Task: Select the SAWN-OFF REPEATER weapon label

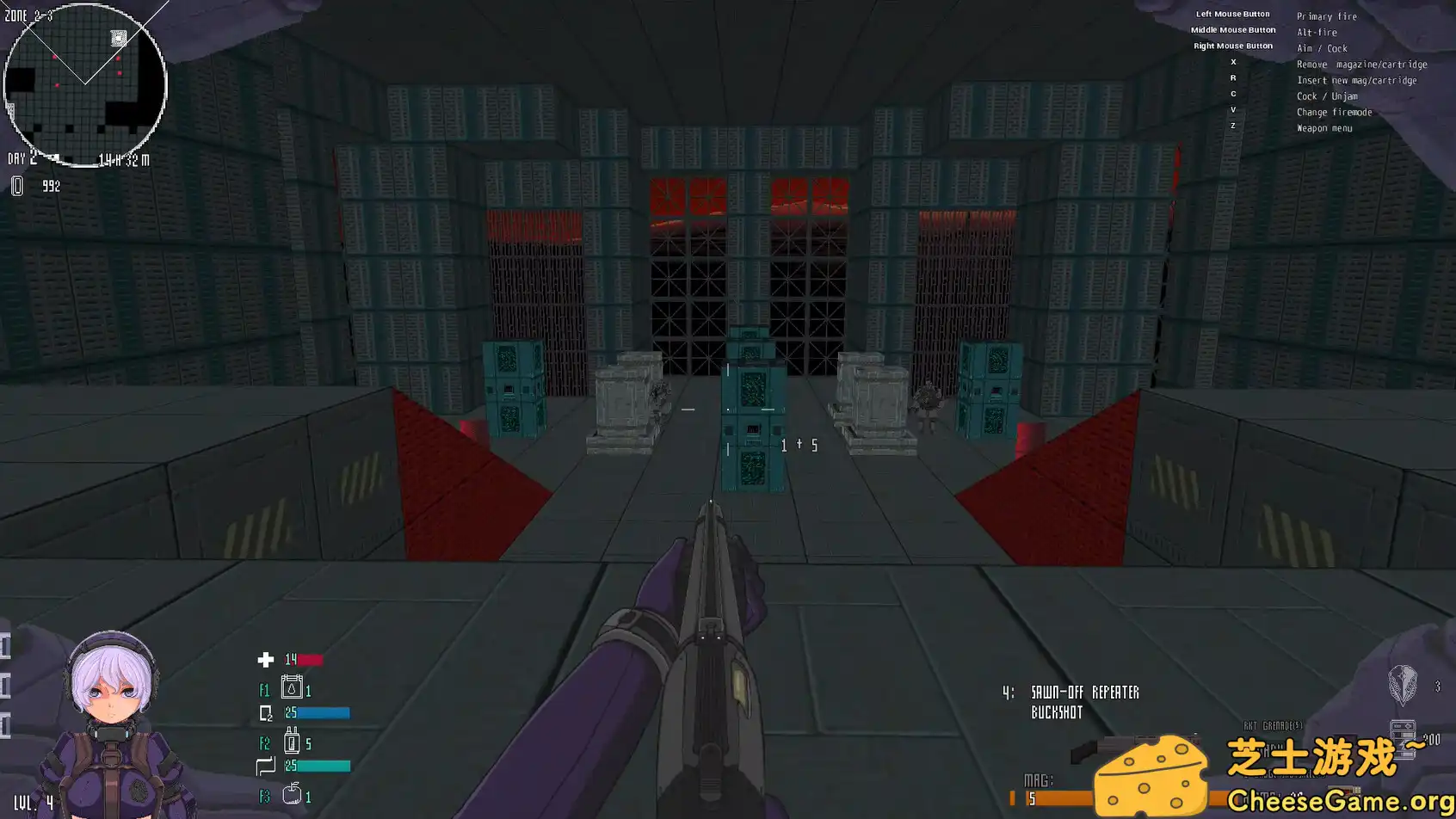Action: click(x=1085, y=692)
